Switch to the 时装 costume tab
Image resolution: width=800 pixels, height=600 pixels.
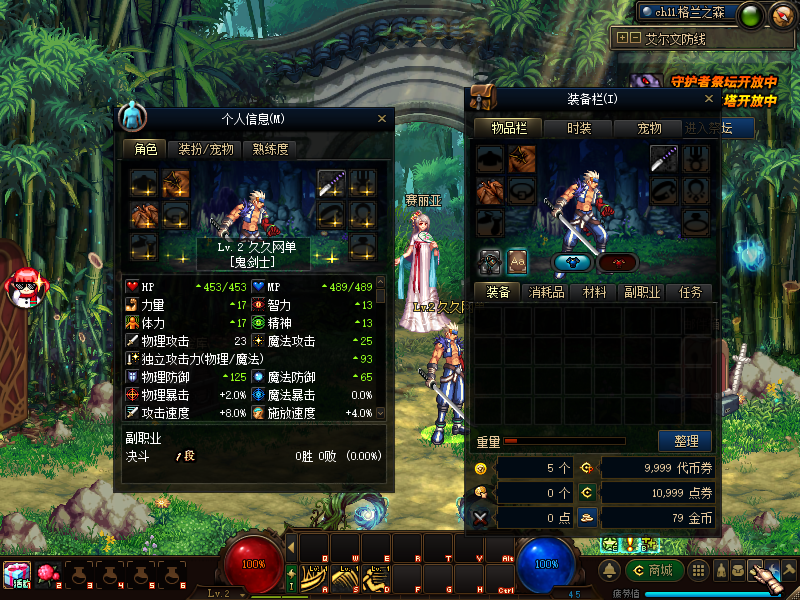coord(579,128)
